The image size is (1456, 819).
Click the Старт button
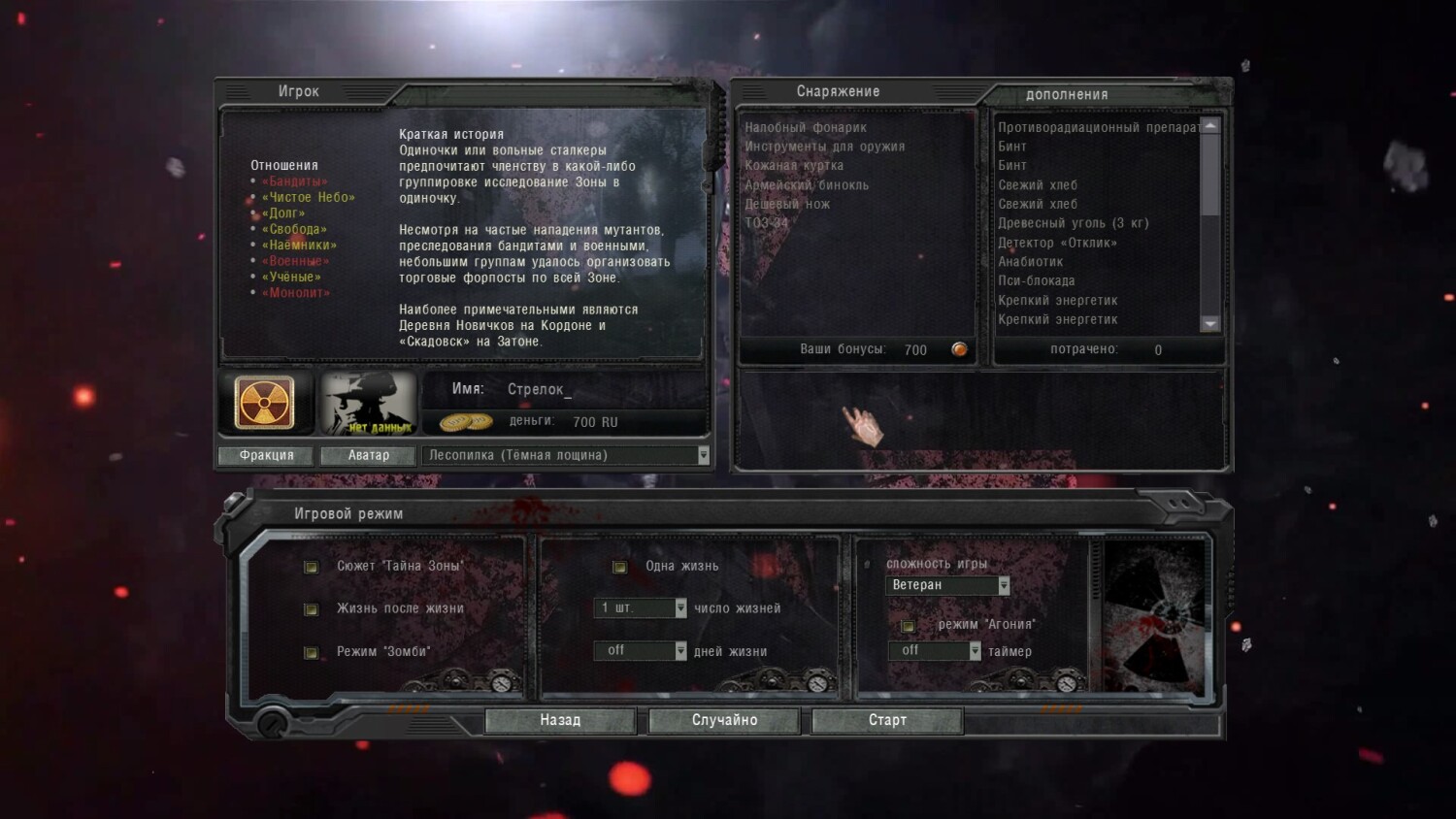tap(887, 720)
